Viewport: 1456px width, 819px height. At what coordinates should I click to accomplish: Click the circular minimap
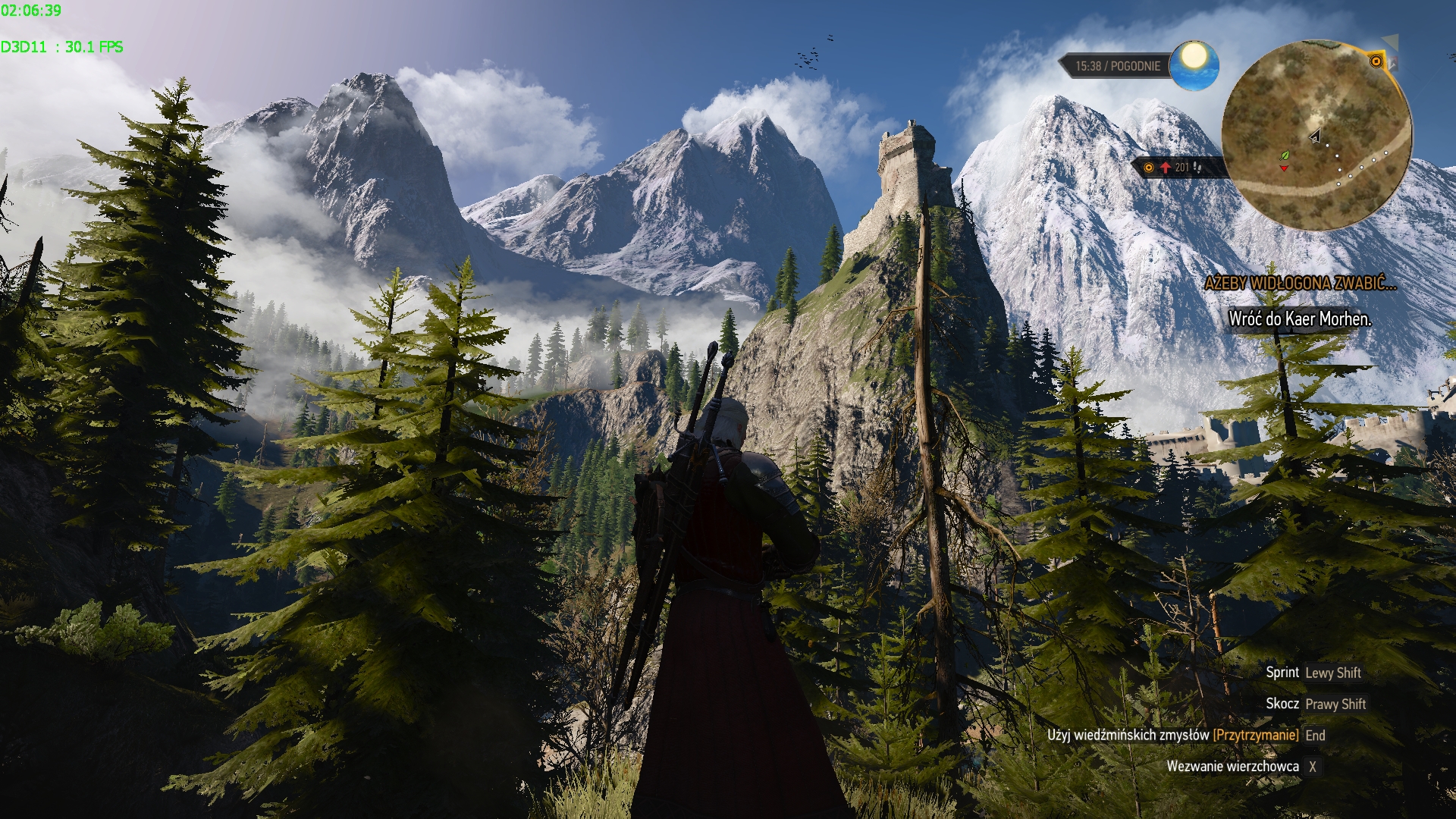(1316, 136)
